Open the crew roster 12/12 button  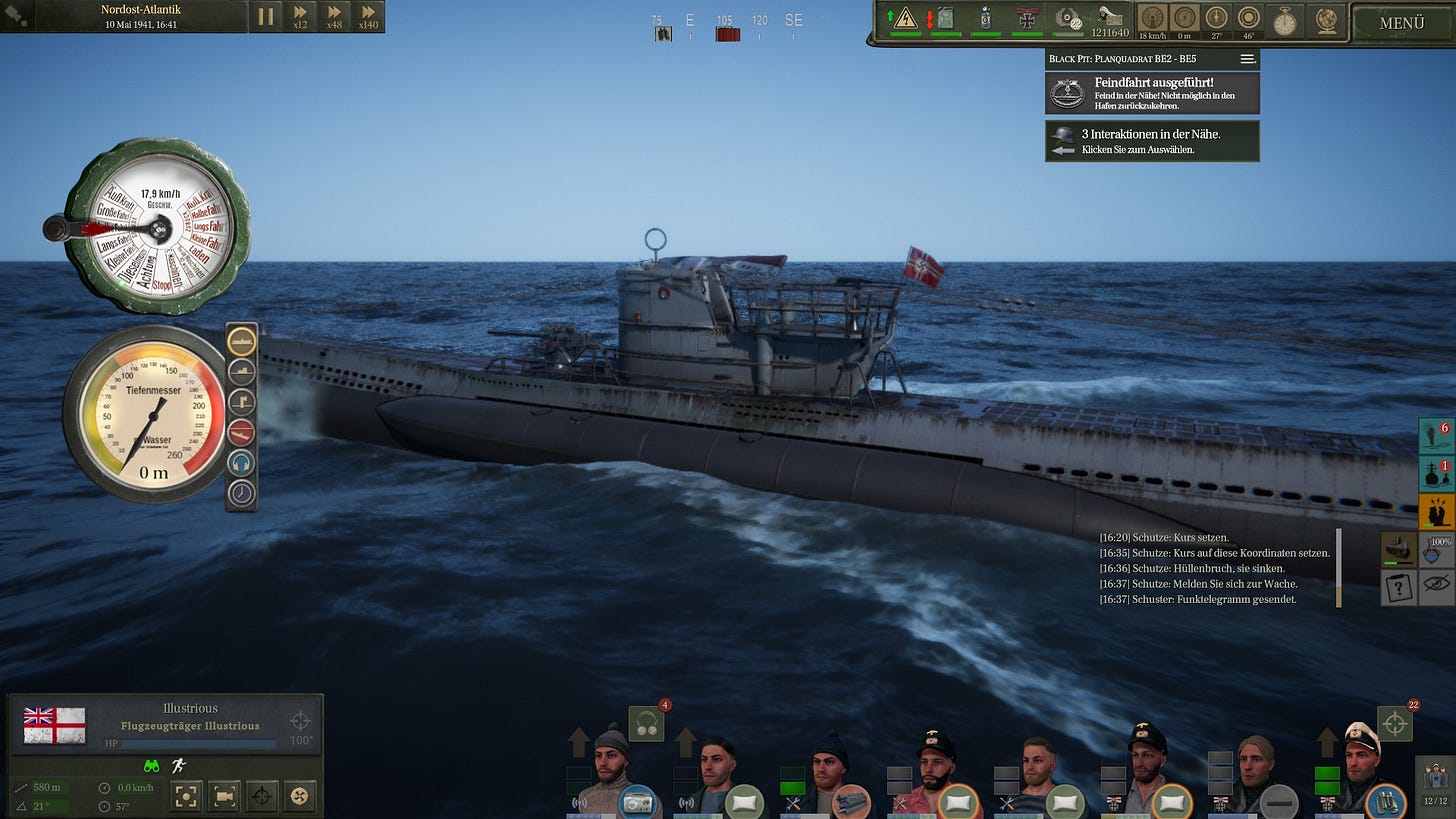pyautogui.click(x=1435, y=782)
